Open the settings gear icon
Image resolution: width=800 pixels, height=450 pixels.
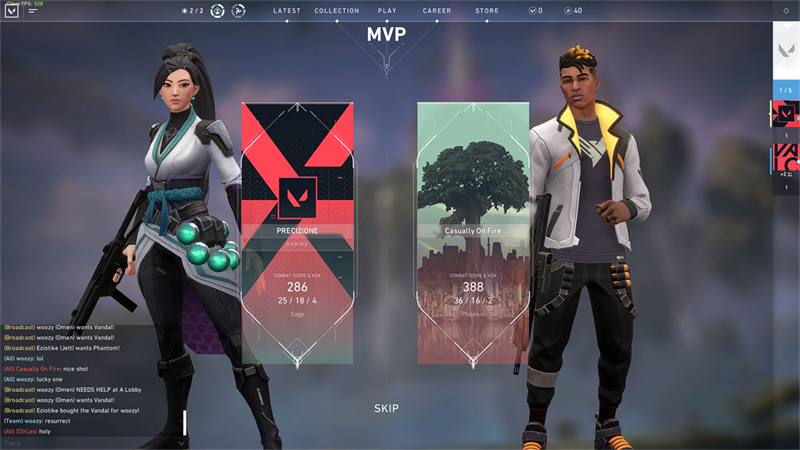(786, 11)
